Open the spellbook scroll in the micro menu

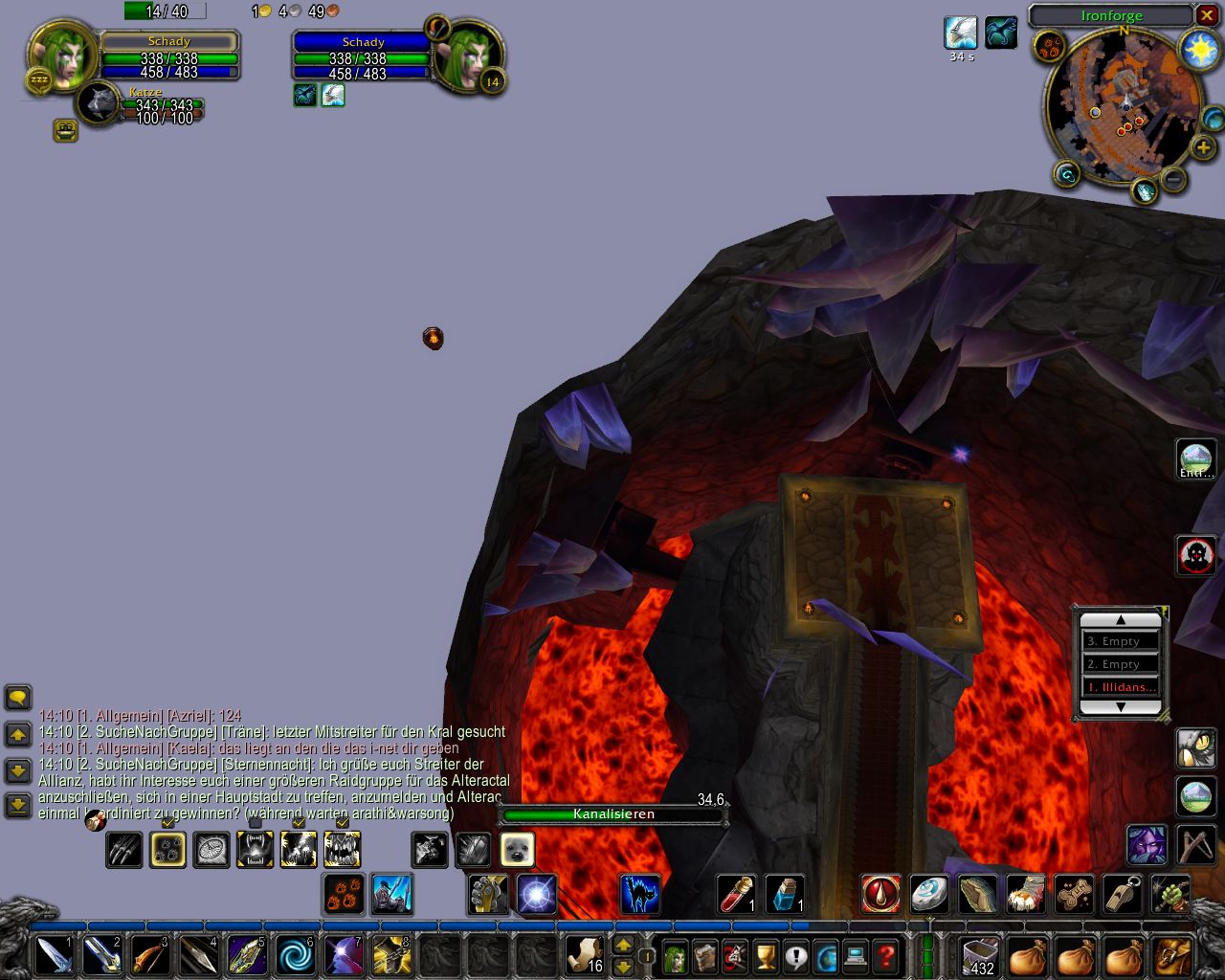coord(704,956)
